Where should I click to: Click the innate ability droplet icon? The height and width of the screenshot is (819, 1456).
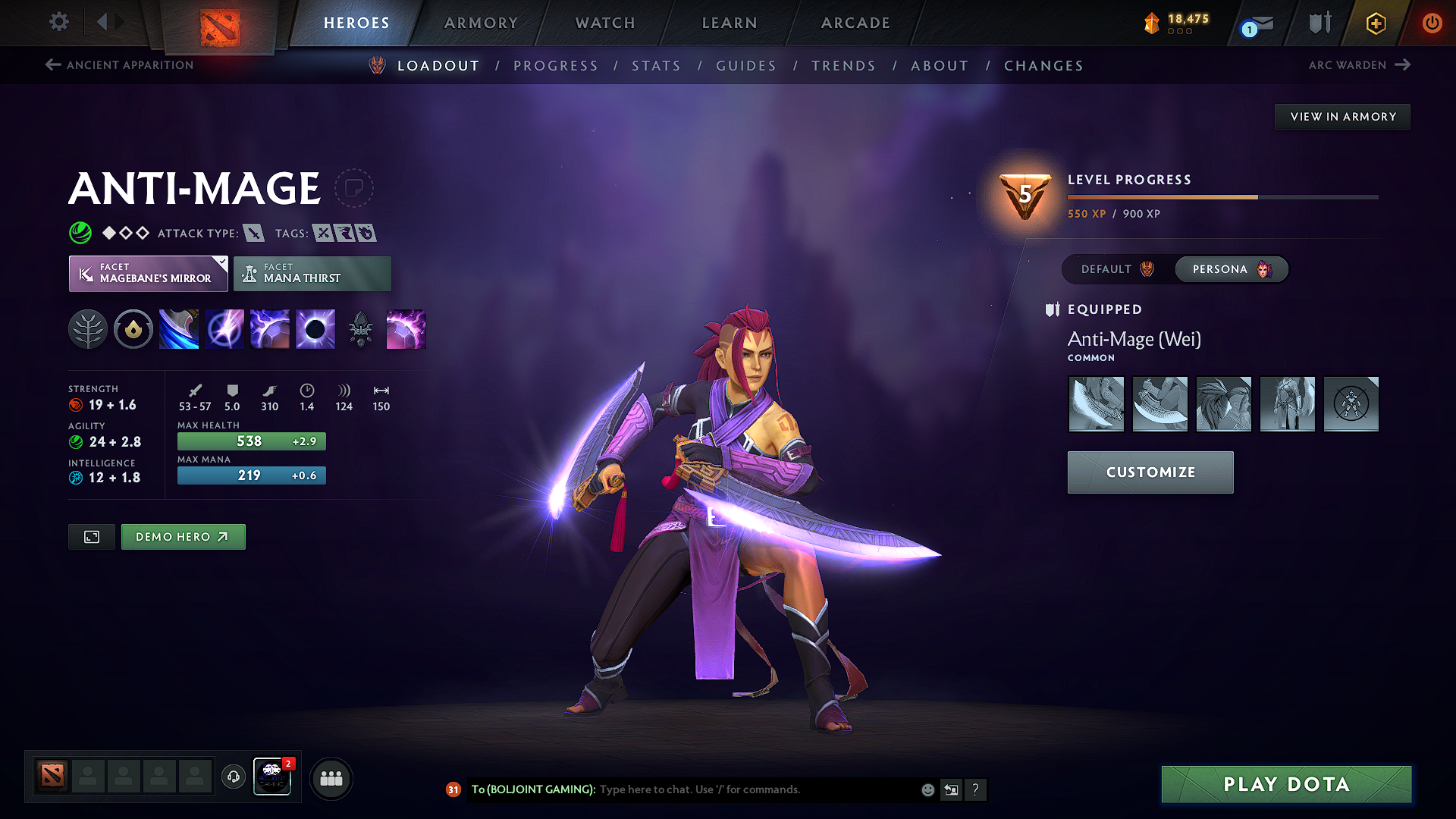coord(133,329)
